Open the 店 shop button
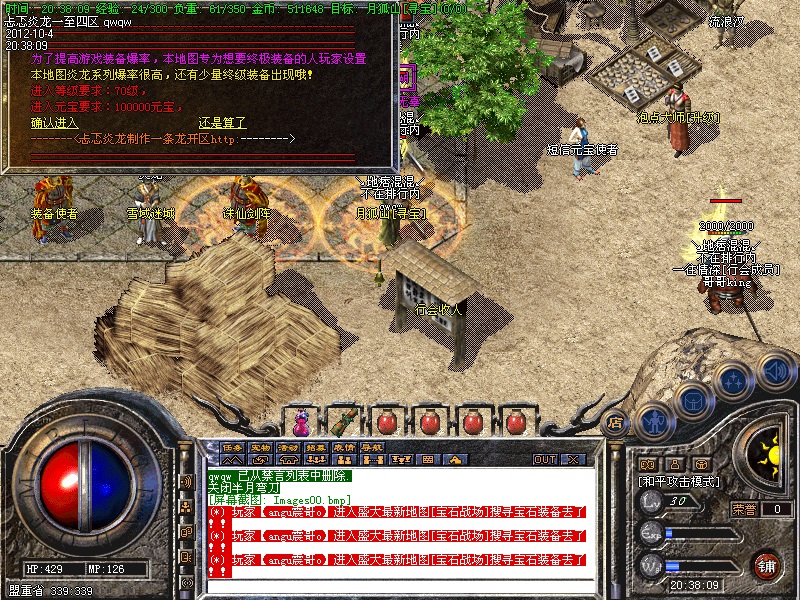Screen dimensions: 800x600 (x=616, y=421)
